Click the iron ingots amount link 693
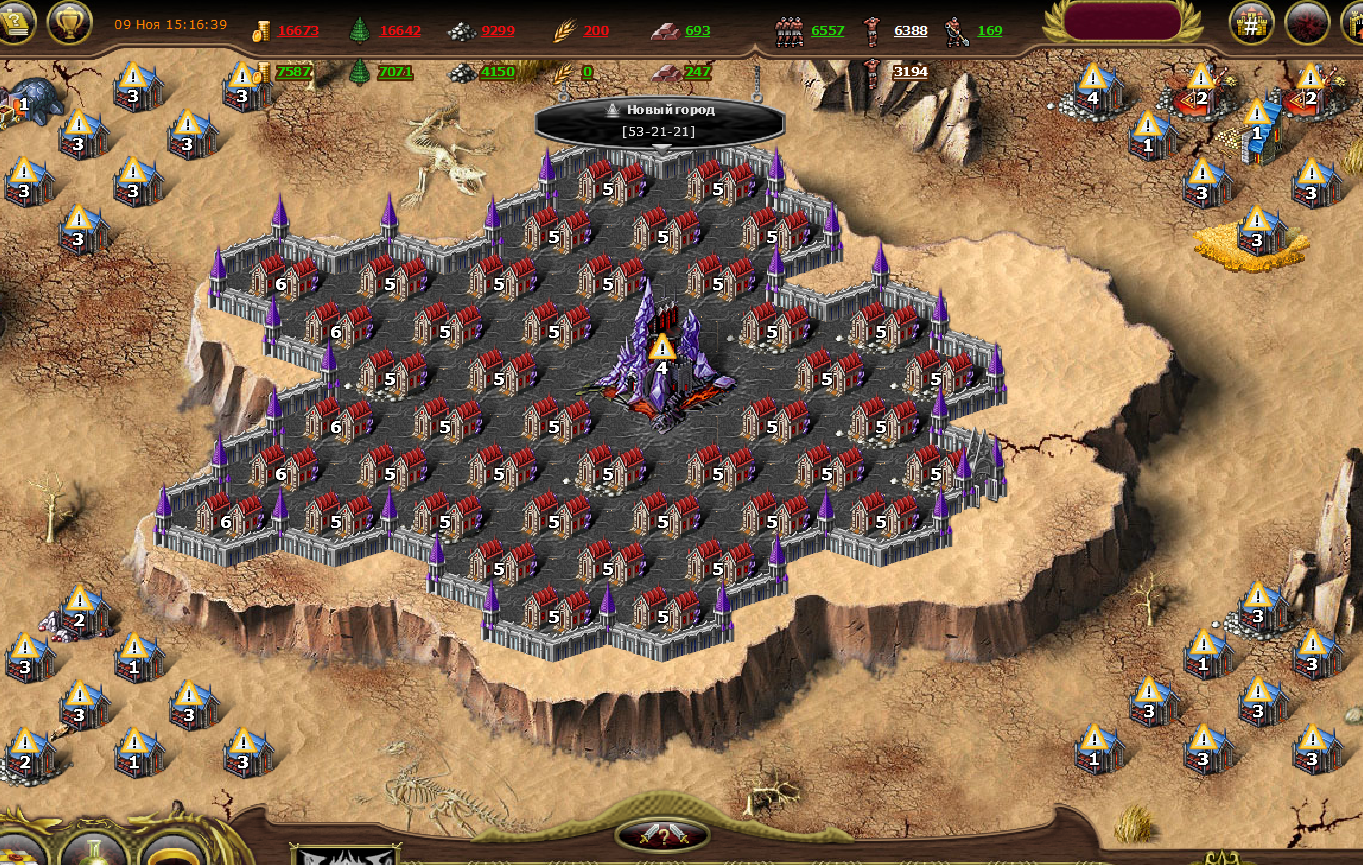 (698, 31)
